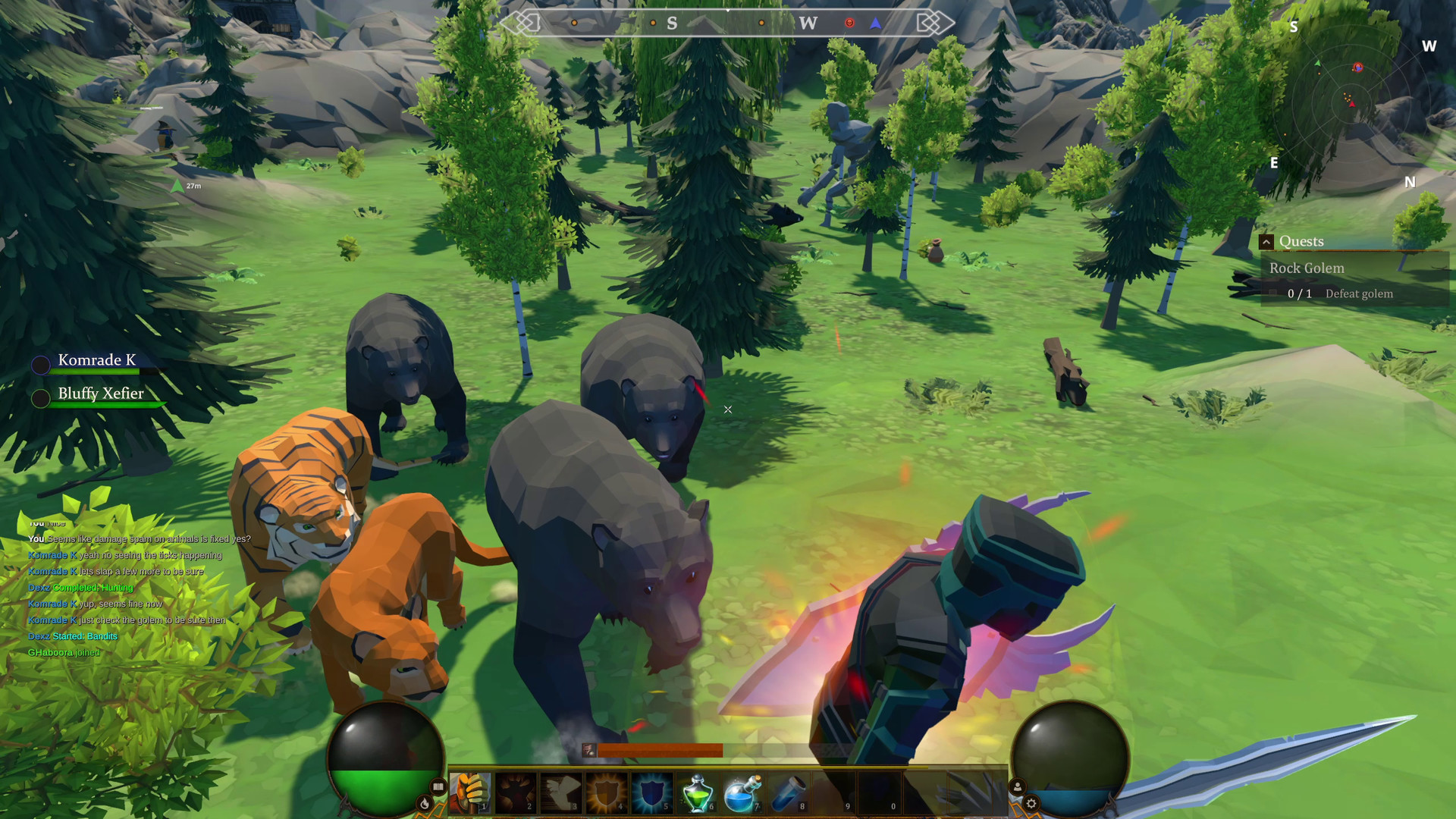The height and width of the screenshot is (819, 1456).
Task: Open empty hotbar slot 9
Action: point(831,792)
